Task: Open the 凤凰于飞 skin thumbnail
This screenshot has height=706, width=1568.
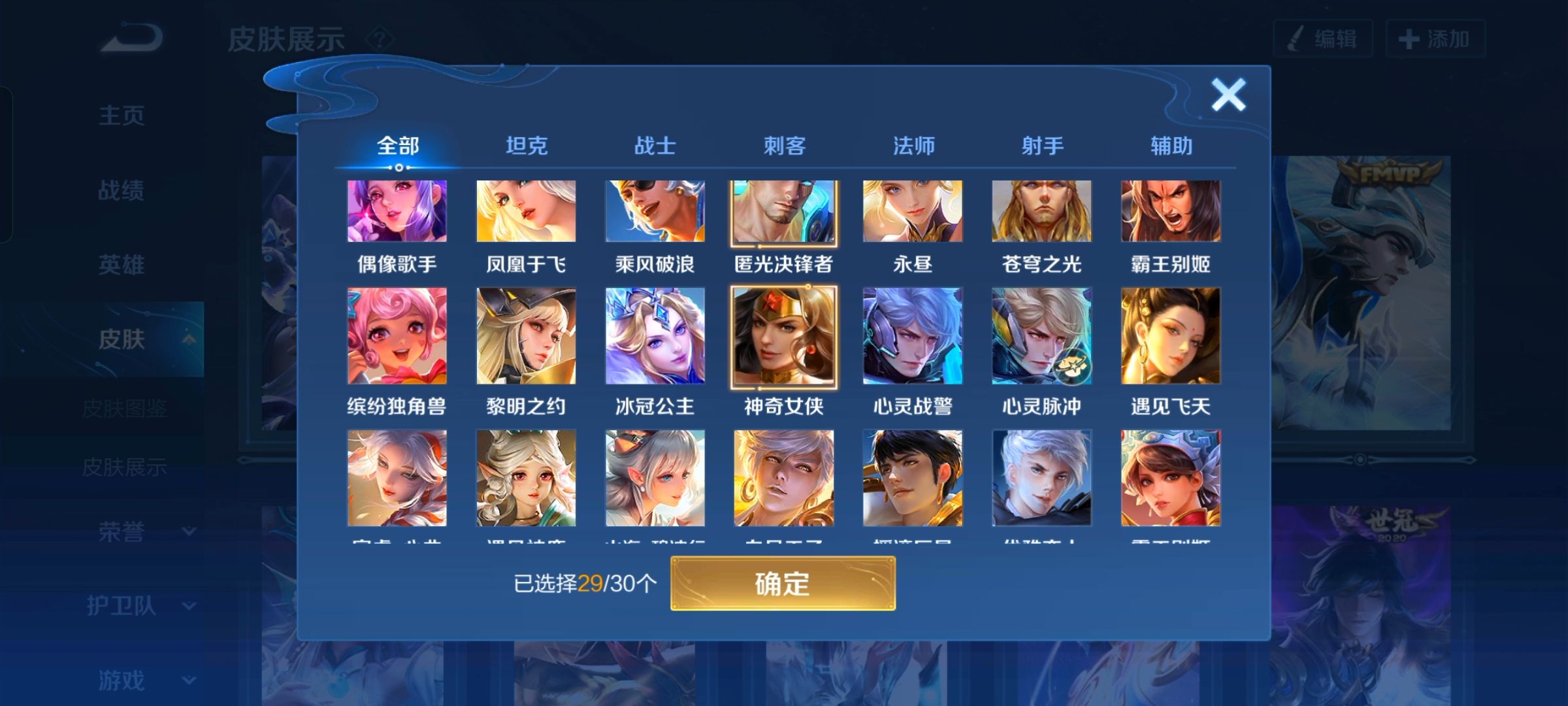Action: [526, 210]
